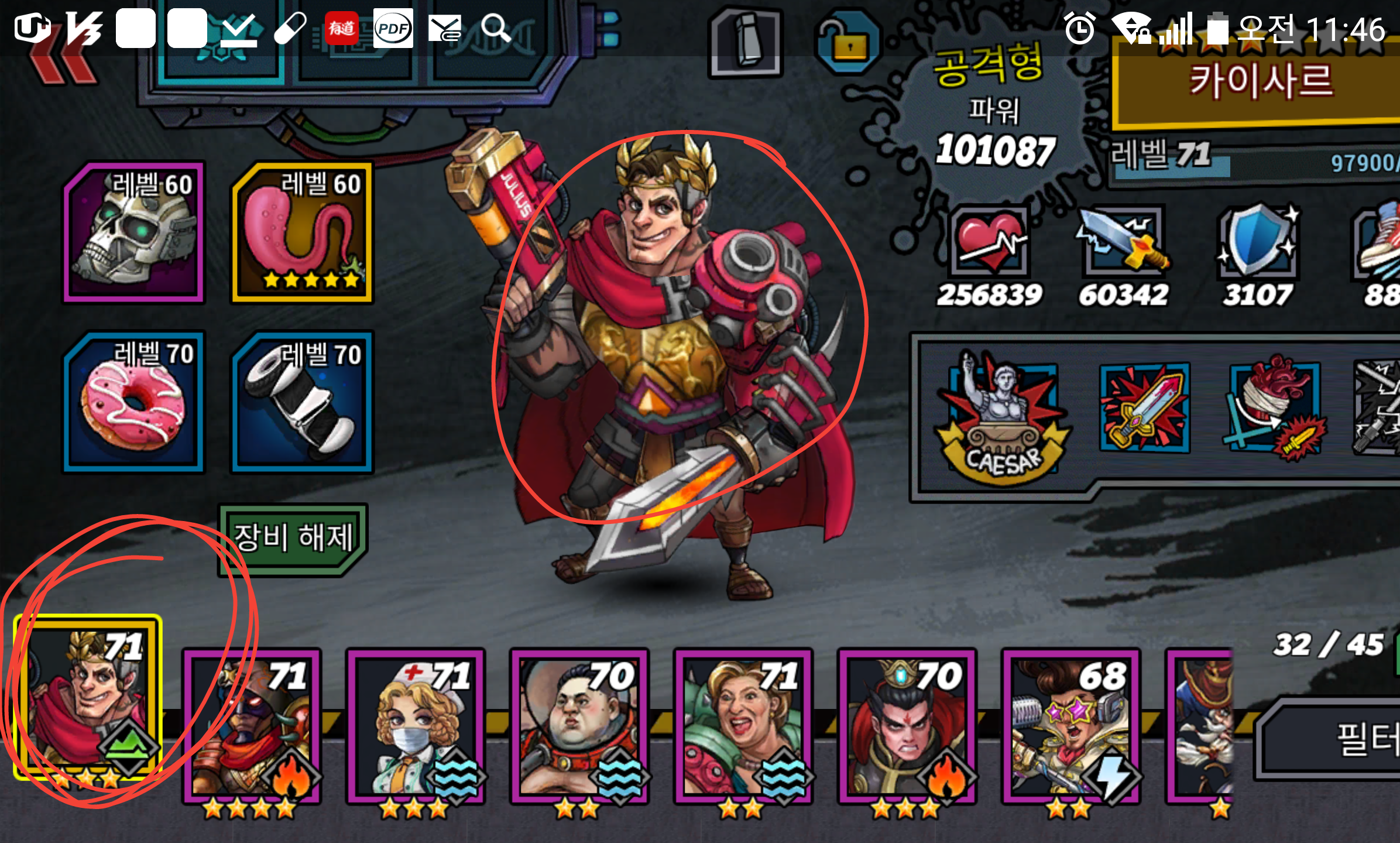The width and height of the screenshot is (1400, 843).
Task: Select the chubby astronaut hero portrait
Action: (579, 726)
